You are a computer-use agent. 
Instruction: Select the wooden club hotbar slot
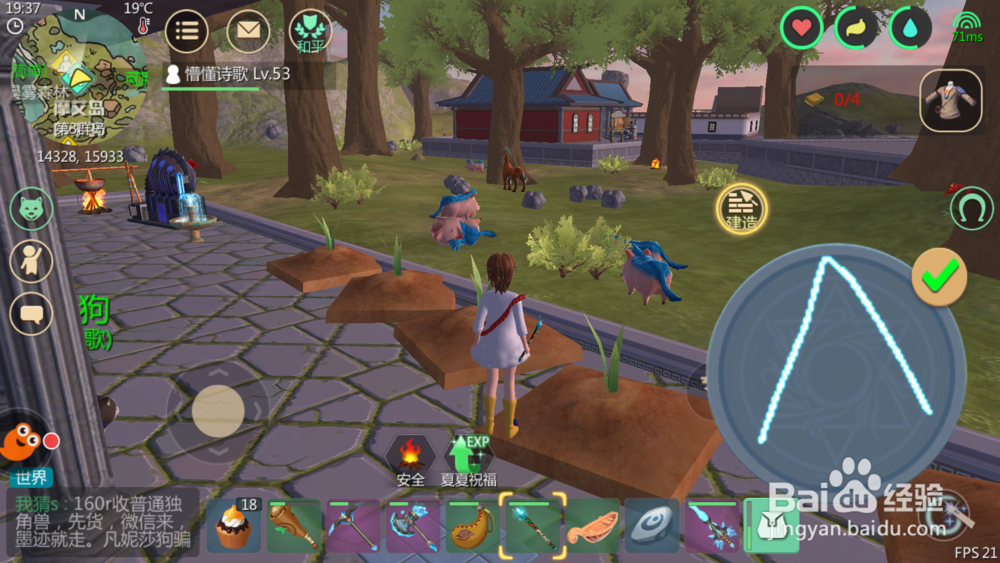pos(294,526)
